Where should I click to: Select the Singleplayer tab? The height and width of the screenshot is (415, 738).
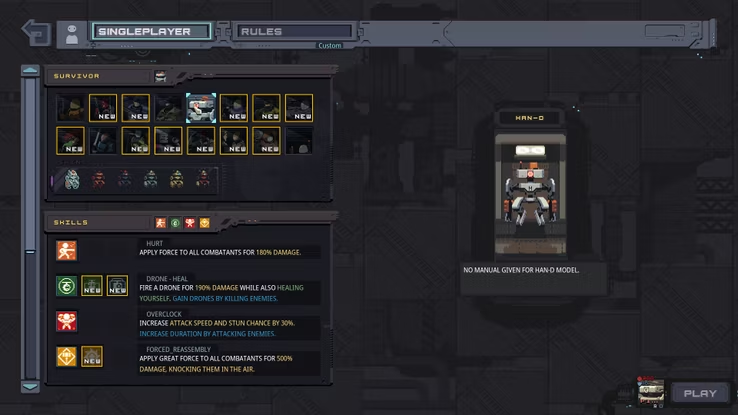point(151,31)
